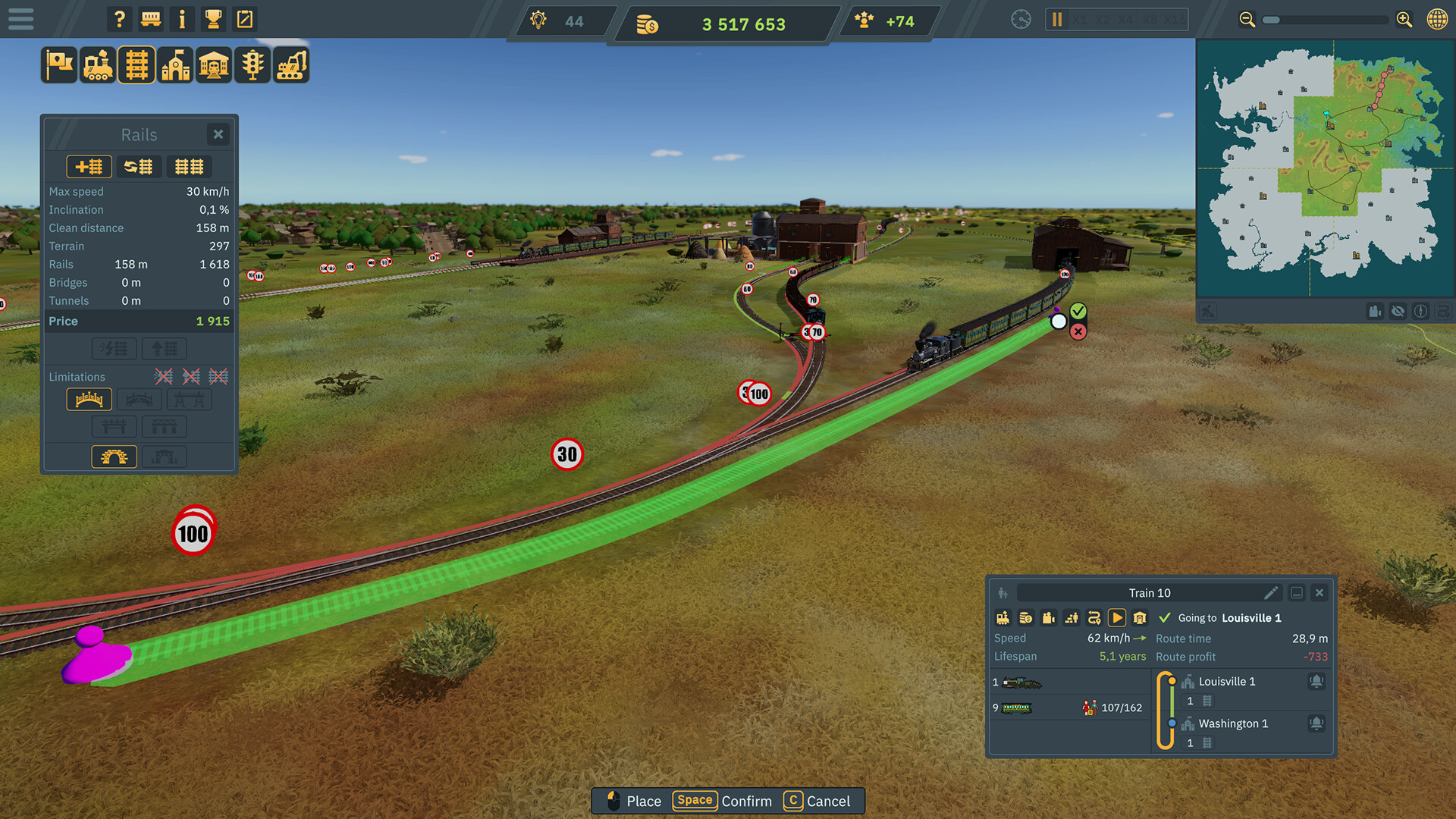This screenshot has width=1456, height=819.
Task: Click the play icon in Train 10 panel
Action: 1117,617
